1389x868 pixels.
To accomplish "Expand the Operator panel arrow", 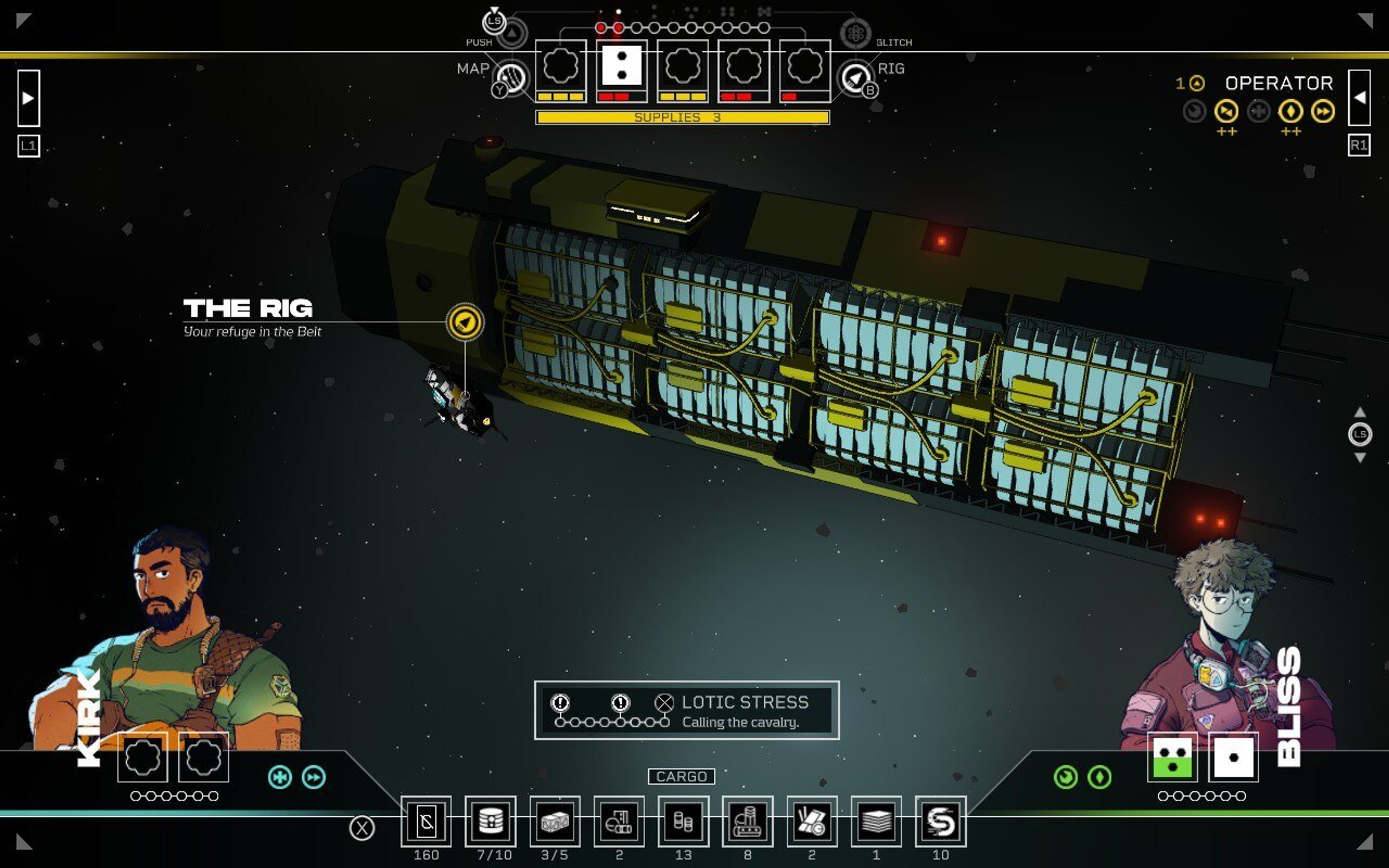I will click(x=1359, y=98).
